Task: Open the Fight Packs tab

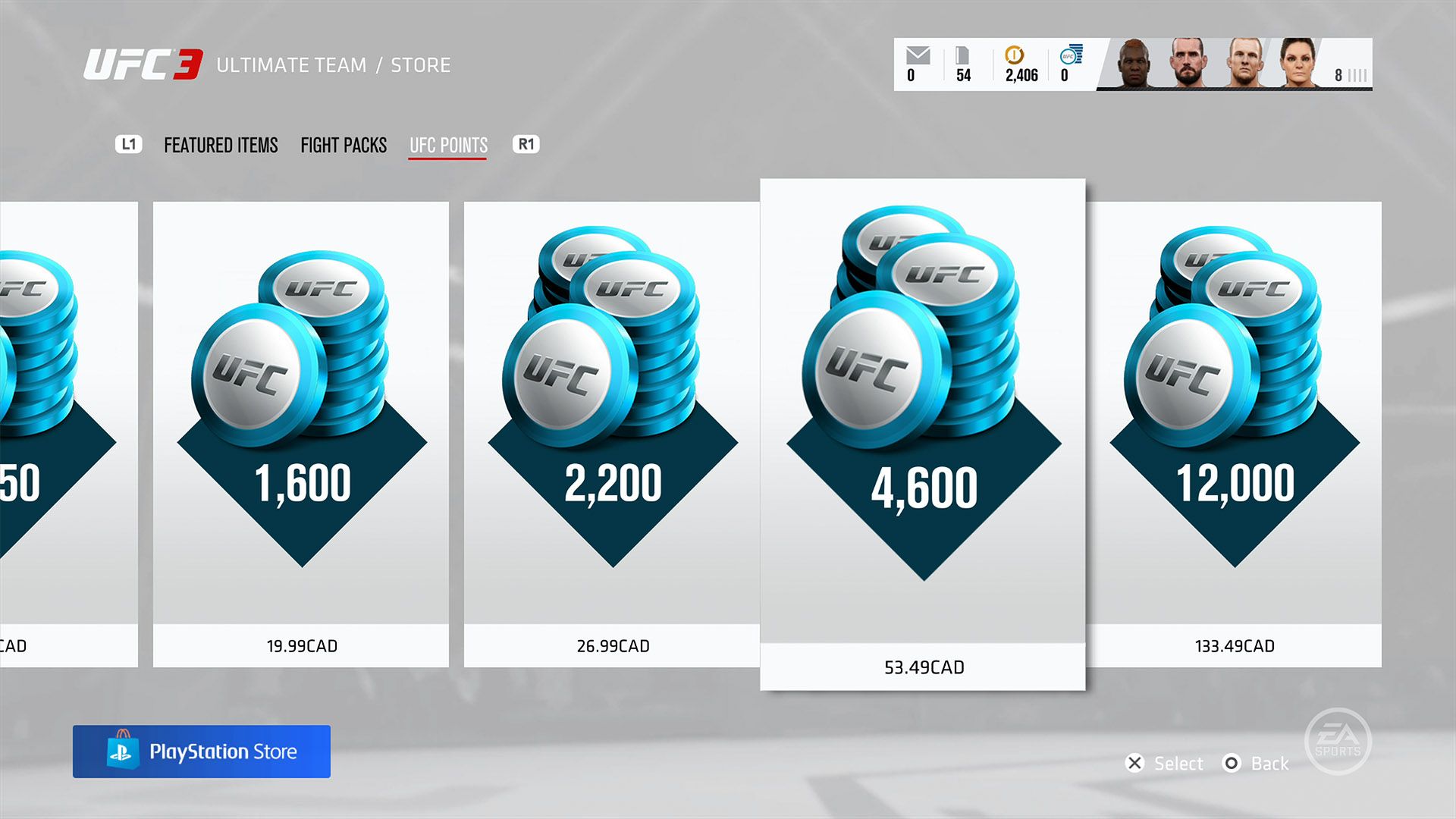Action: pyautogui.click(x=344, y=145)
